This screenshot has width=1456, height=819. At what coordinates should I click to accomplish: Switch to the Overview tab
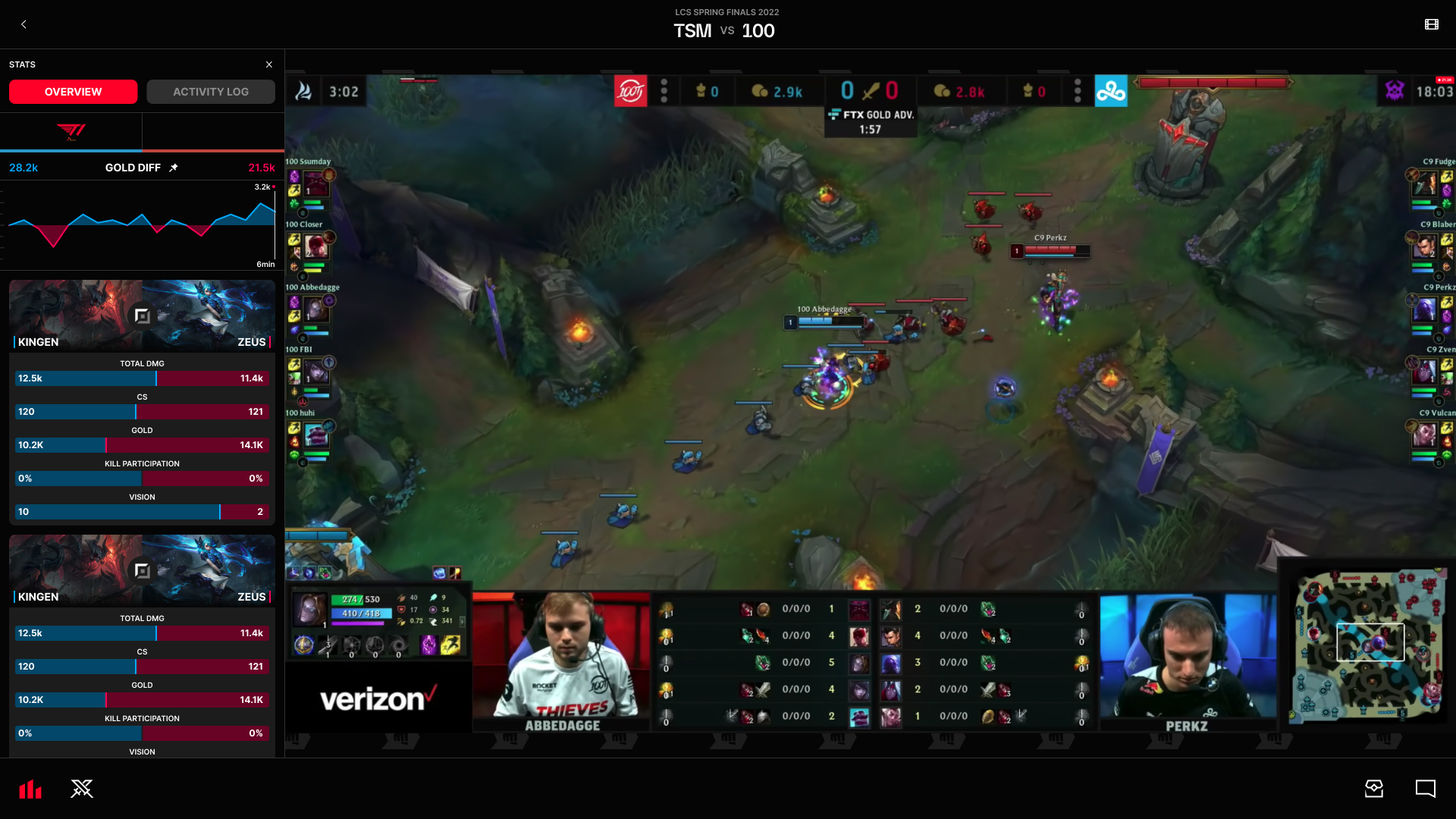(x=73, y=92)
